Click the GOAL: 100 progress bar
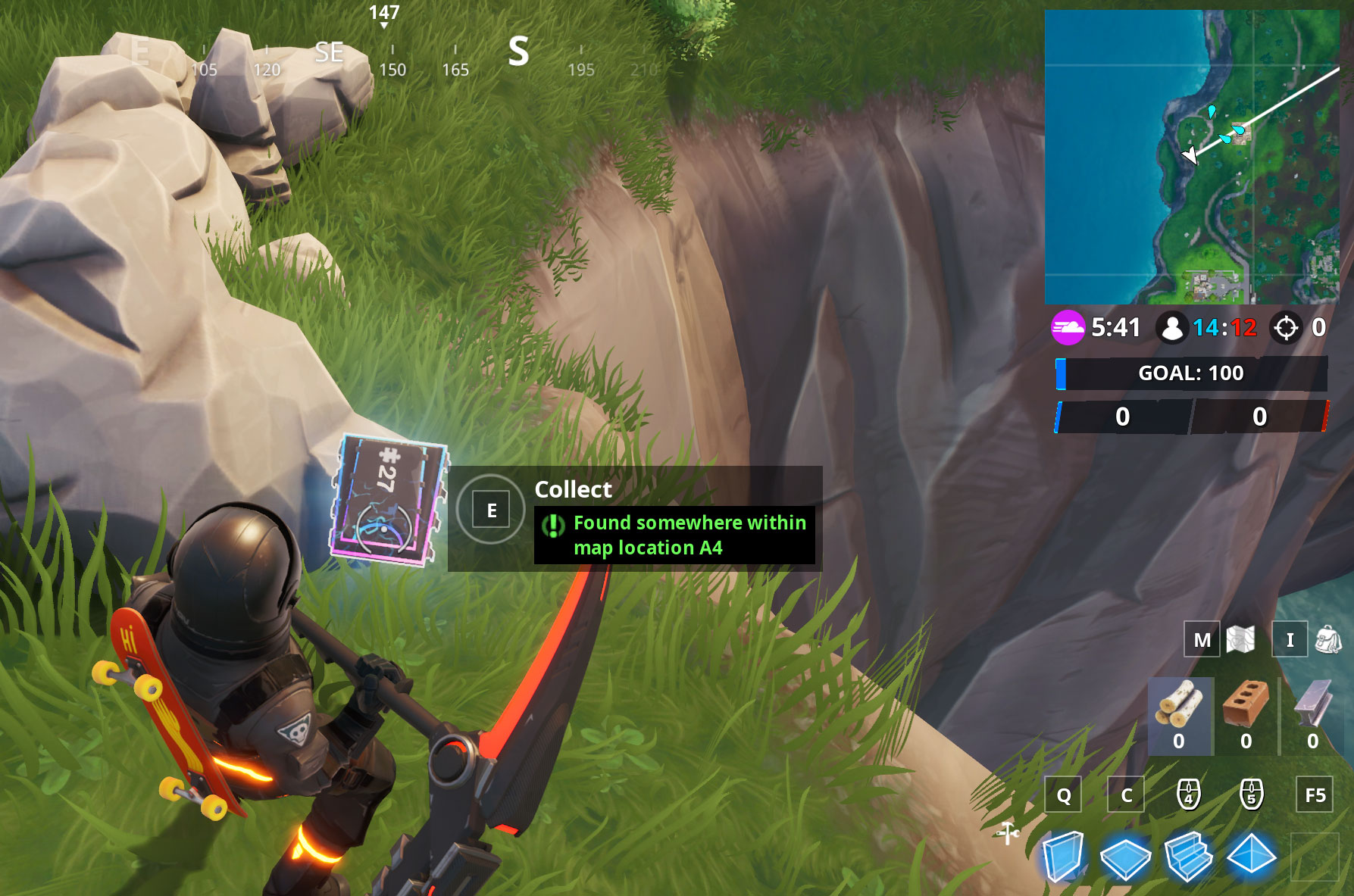The width and height of the screenshot is (1354, 896). (1190, 373)
